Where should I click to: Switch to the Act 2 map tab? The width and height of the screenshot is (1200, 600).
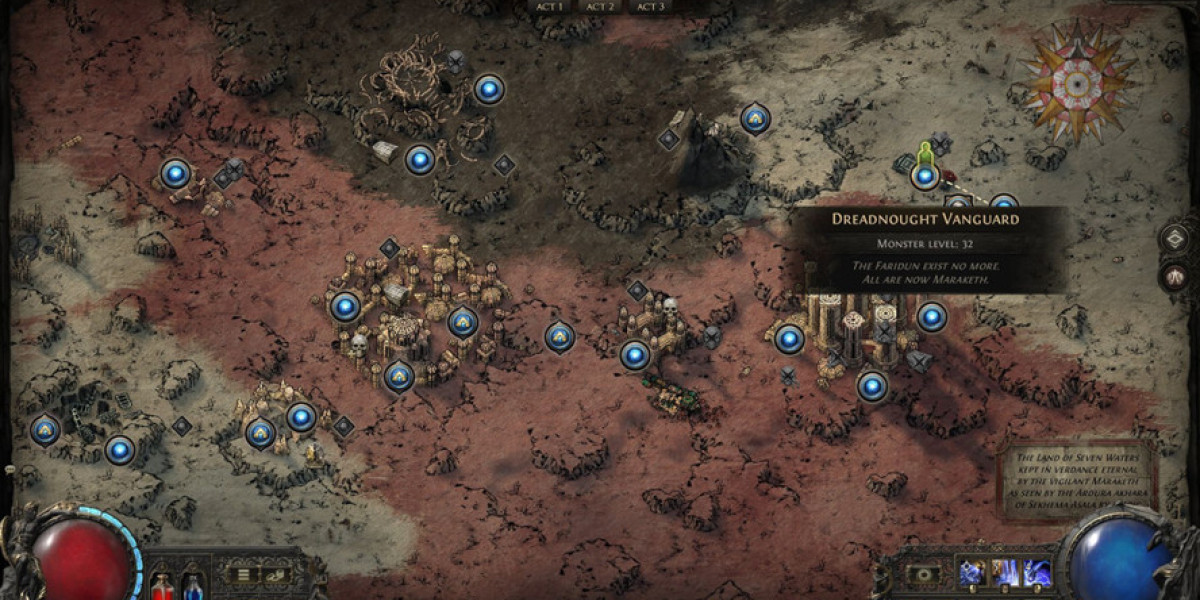[x=600, y=6]
